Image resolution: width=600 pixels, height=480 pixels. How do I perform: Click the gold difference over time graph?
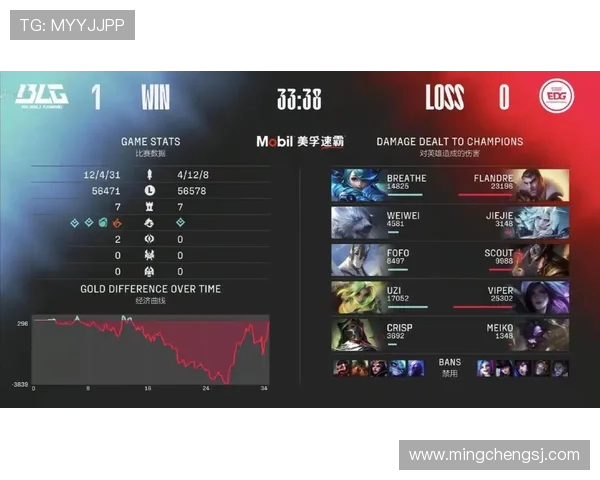(150, 349)
